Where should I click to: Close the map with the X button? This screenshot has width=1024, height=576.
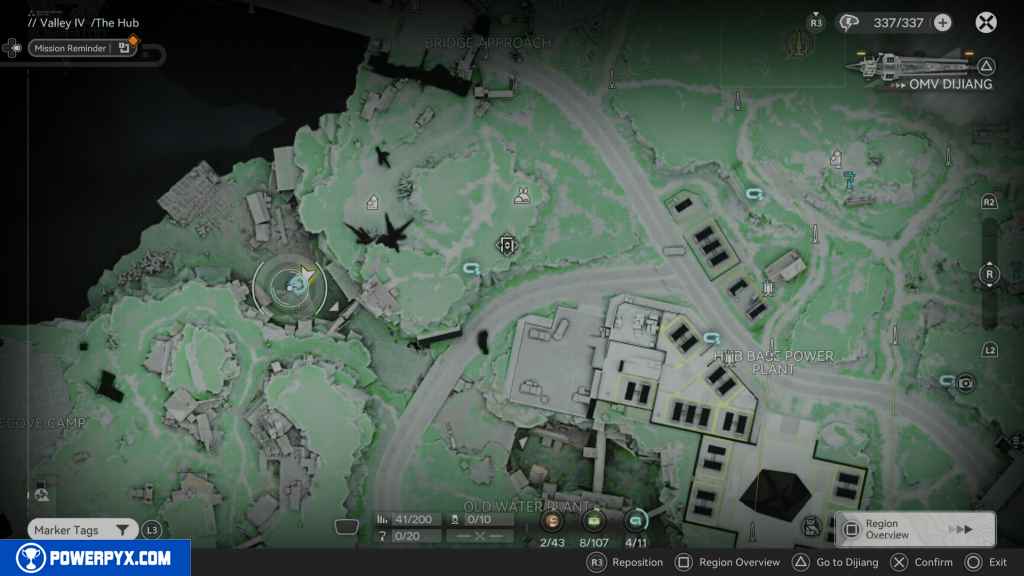[x=986, y=22]
